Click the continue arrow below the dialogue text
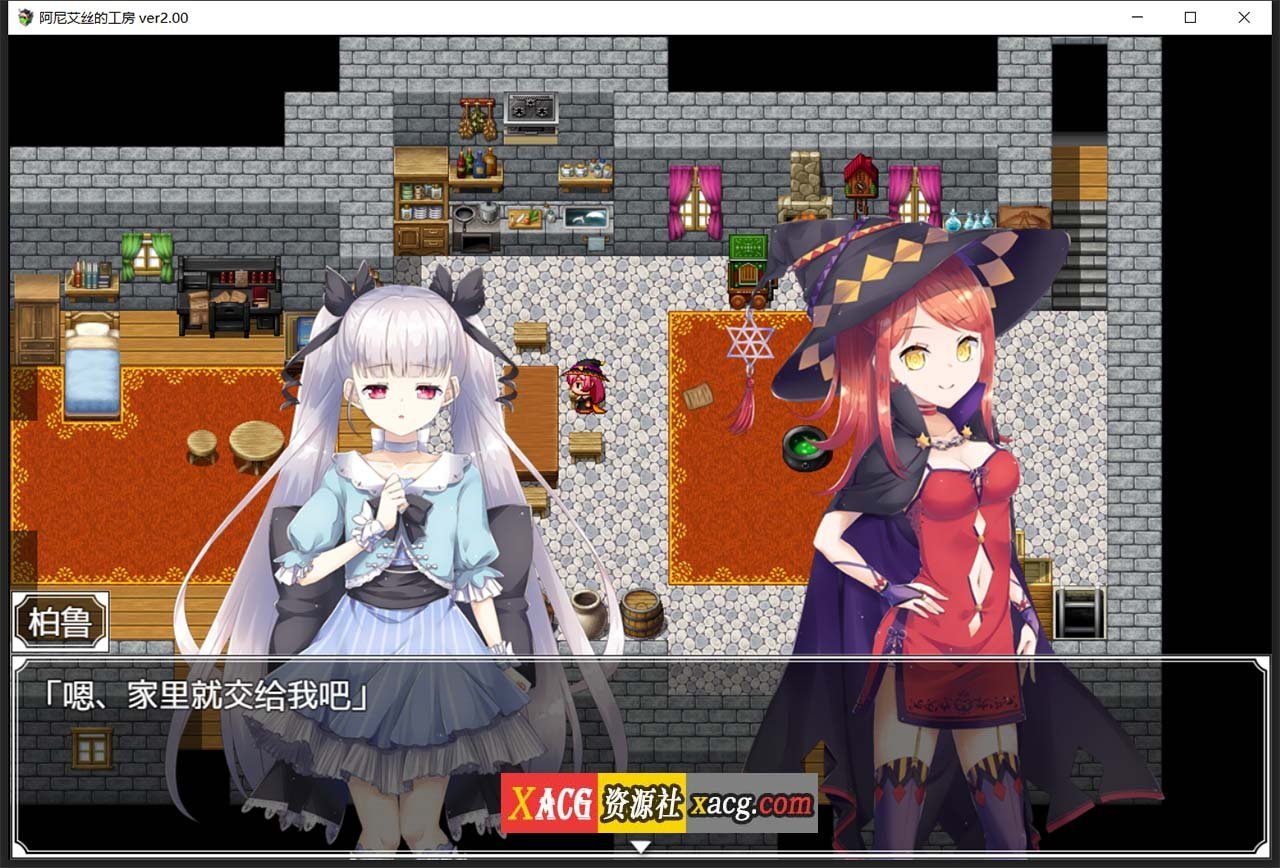Viewport: 1280px width, 868px height. pos(639,845)
